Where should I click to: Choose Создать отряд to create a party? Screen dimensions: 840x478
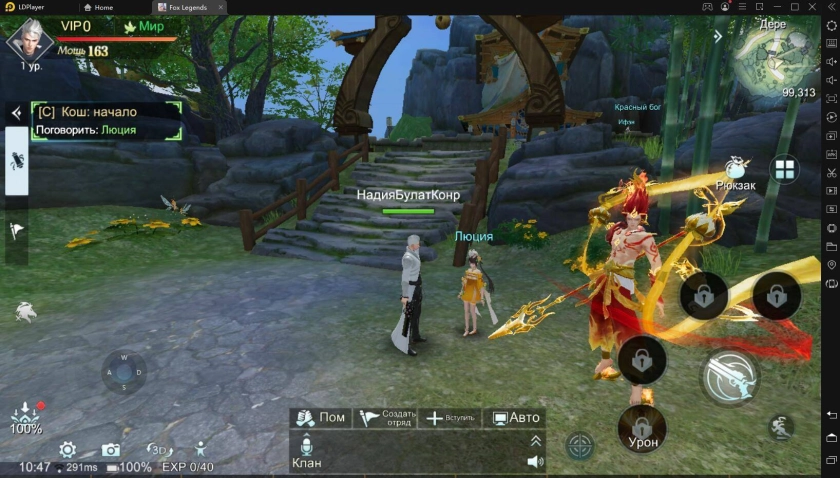[x=385, y=418]
